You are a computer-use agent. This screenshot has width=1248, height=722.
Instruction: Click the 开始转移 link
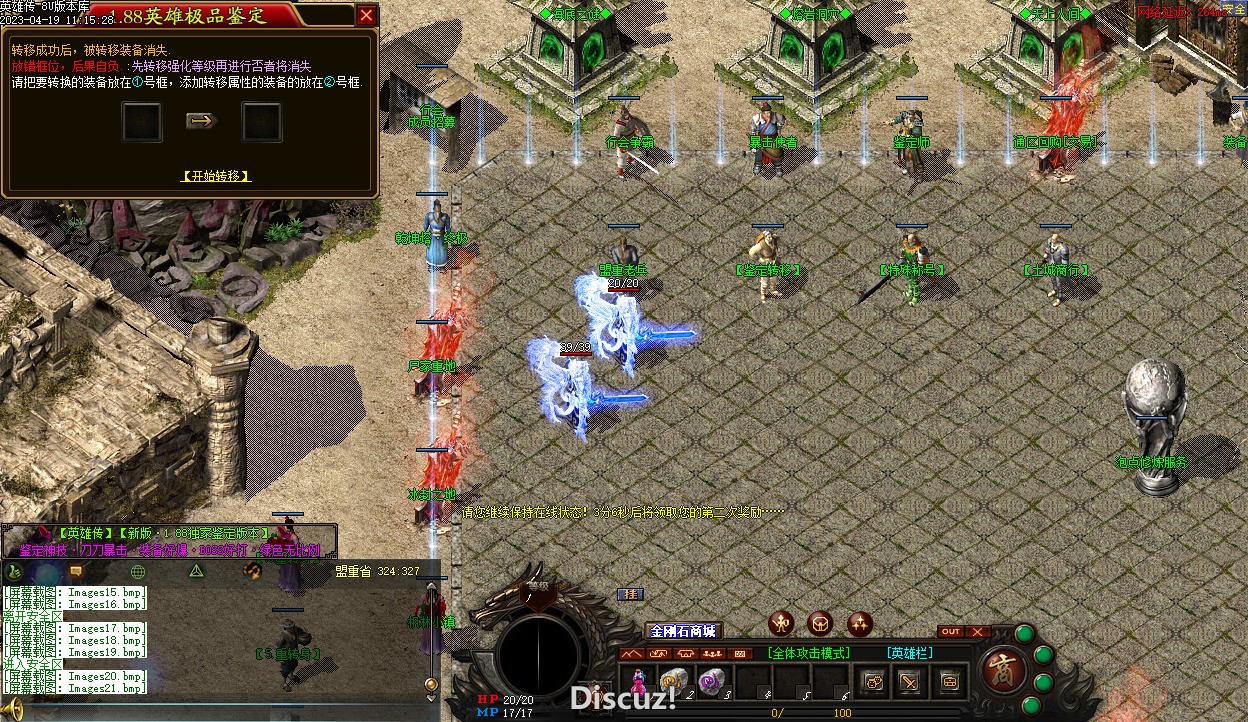[x=216, y=176]
